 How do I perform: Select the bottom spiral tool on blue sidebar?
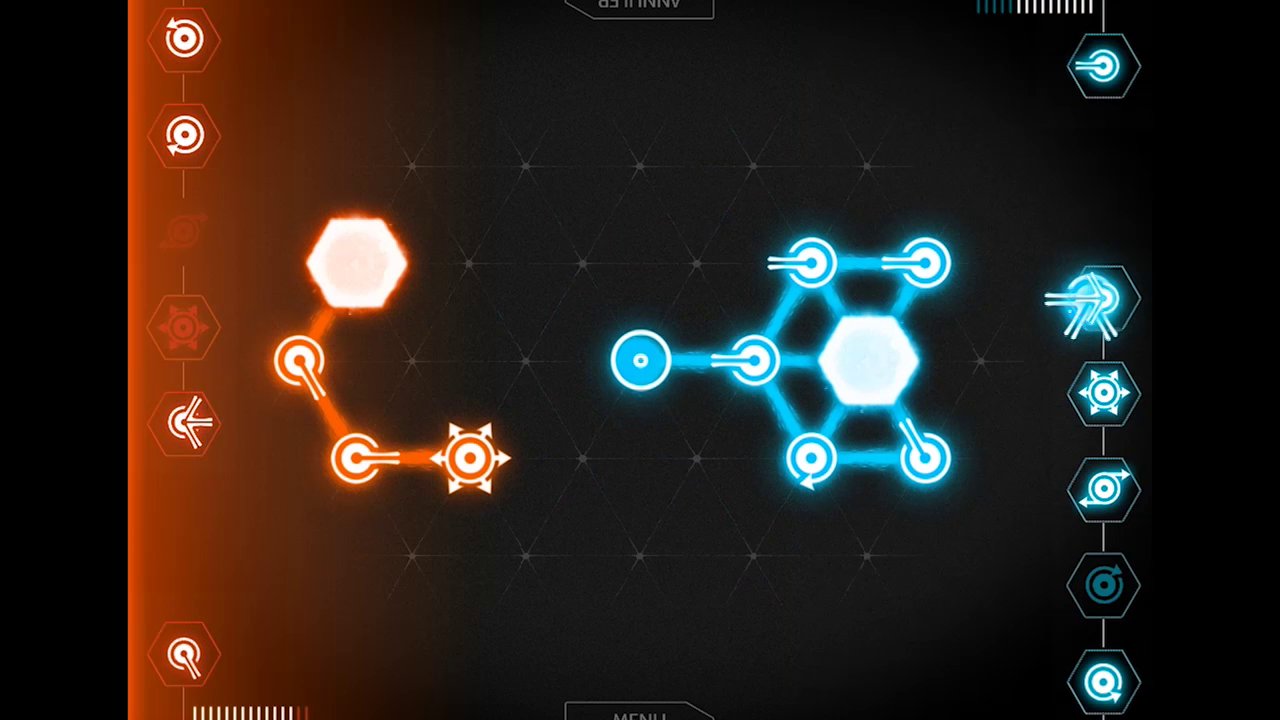click(1103, 681)
